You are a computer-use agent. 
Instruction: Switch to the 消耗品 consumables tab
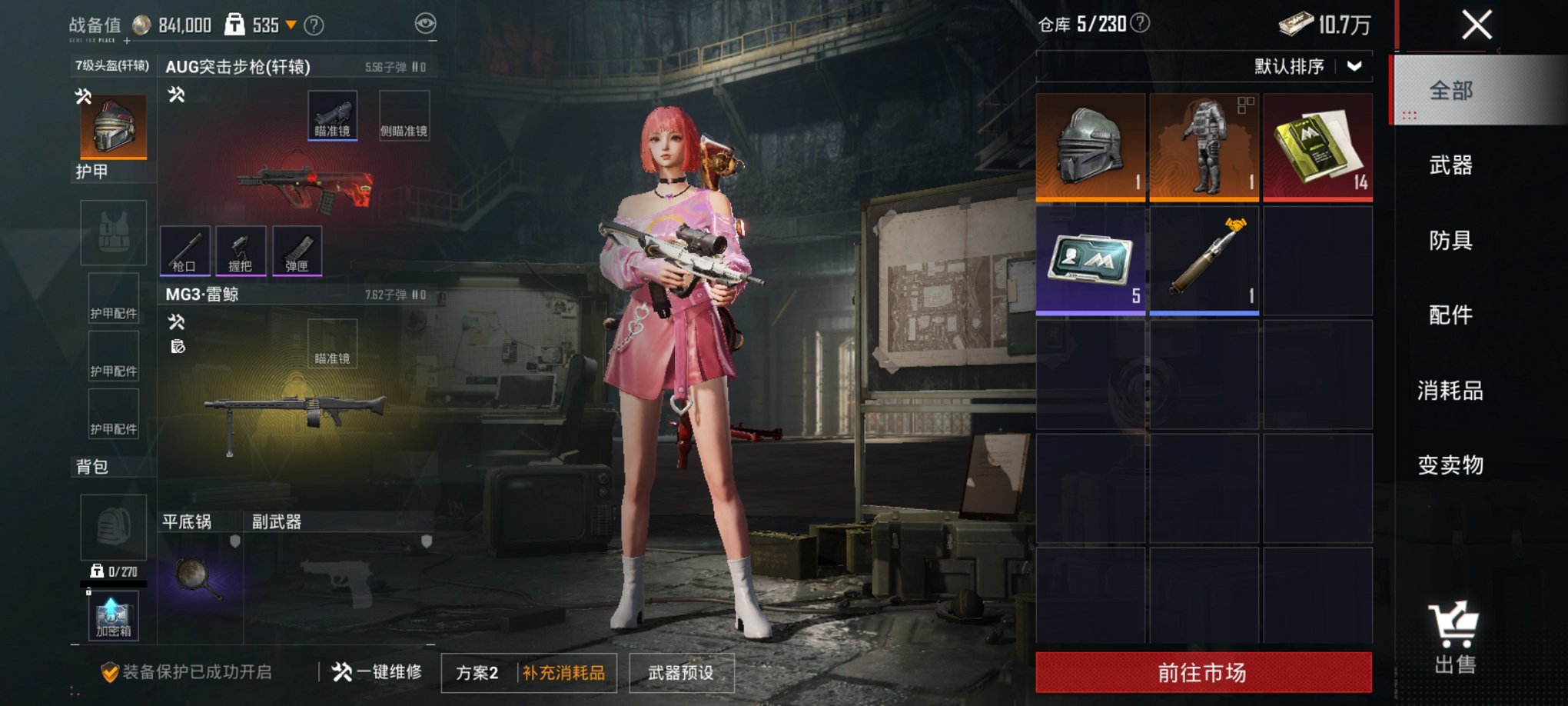tap(1453, 391)
